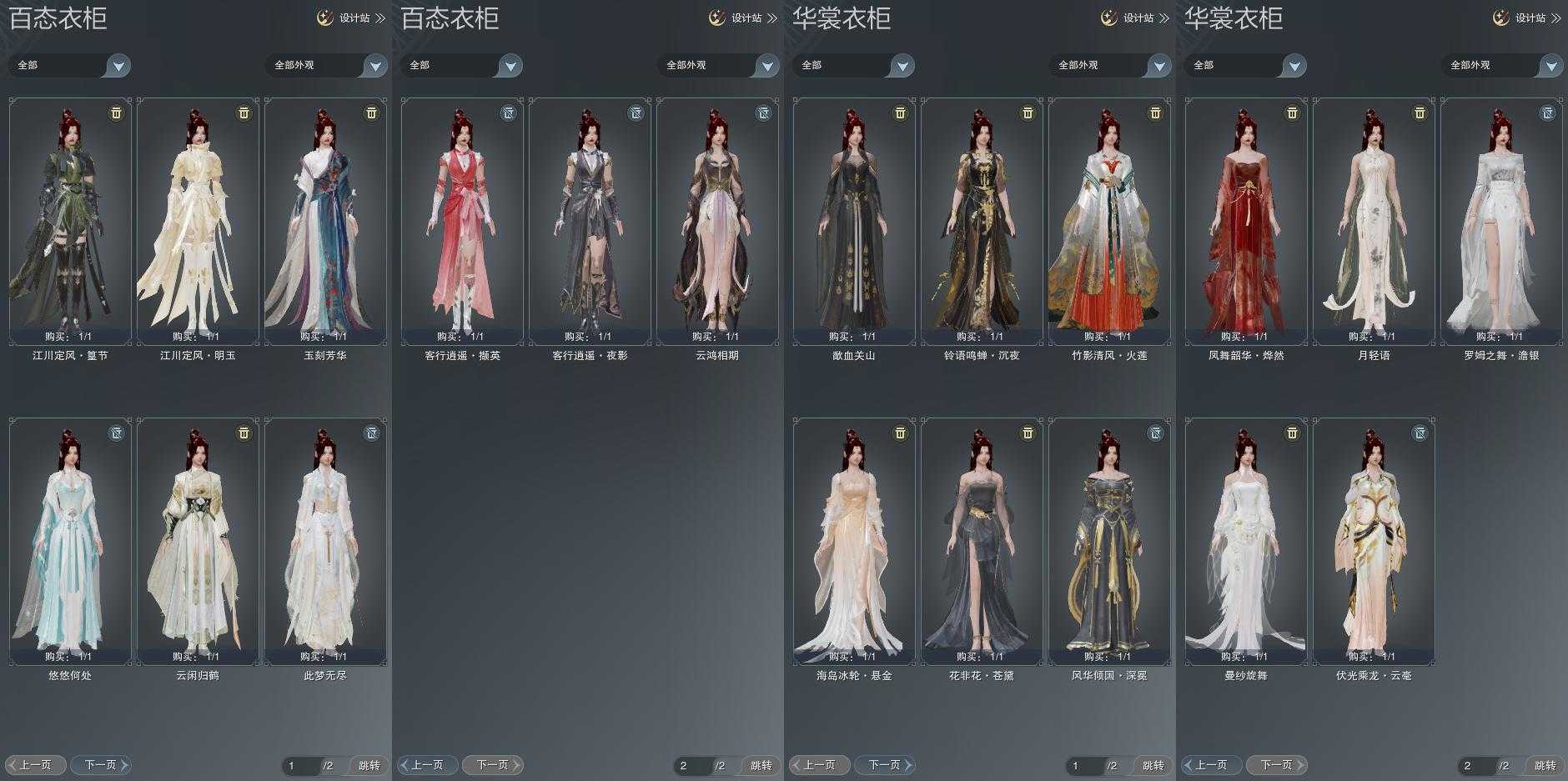Choose the 花非花·苍黛 outfit
Viewport: 1568px width, 781px height.
[x=982, y=541]
